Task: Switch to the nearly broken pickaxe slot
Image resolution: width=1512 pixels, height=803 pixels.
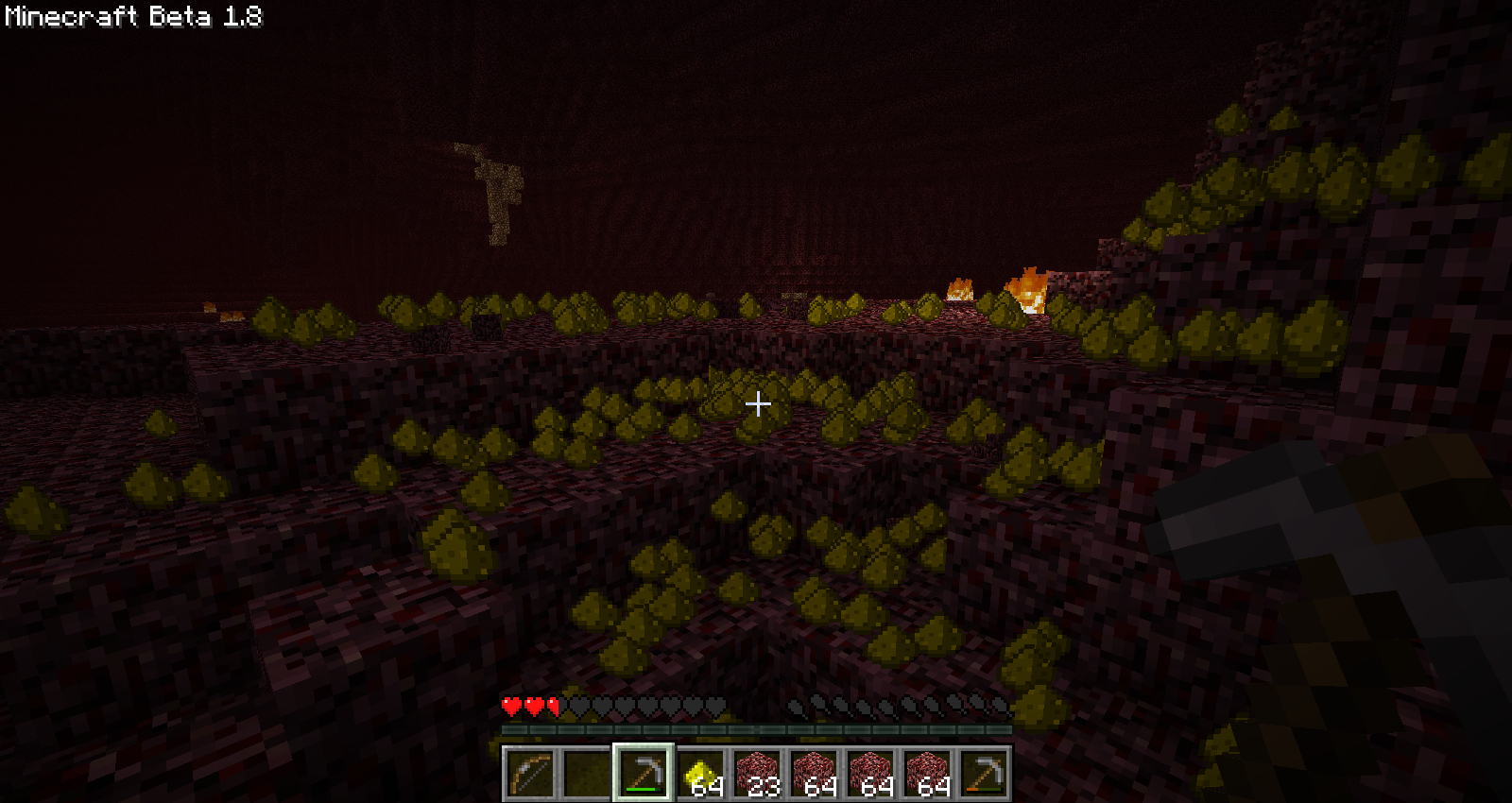Action: tap(984, 774)
